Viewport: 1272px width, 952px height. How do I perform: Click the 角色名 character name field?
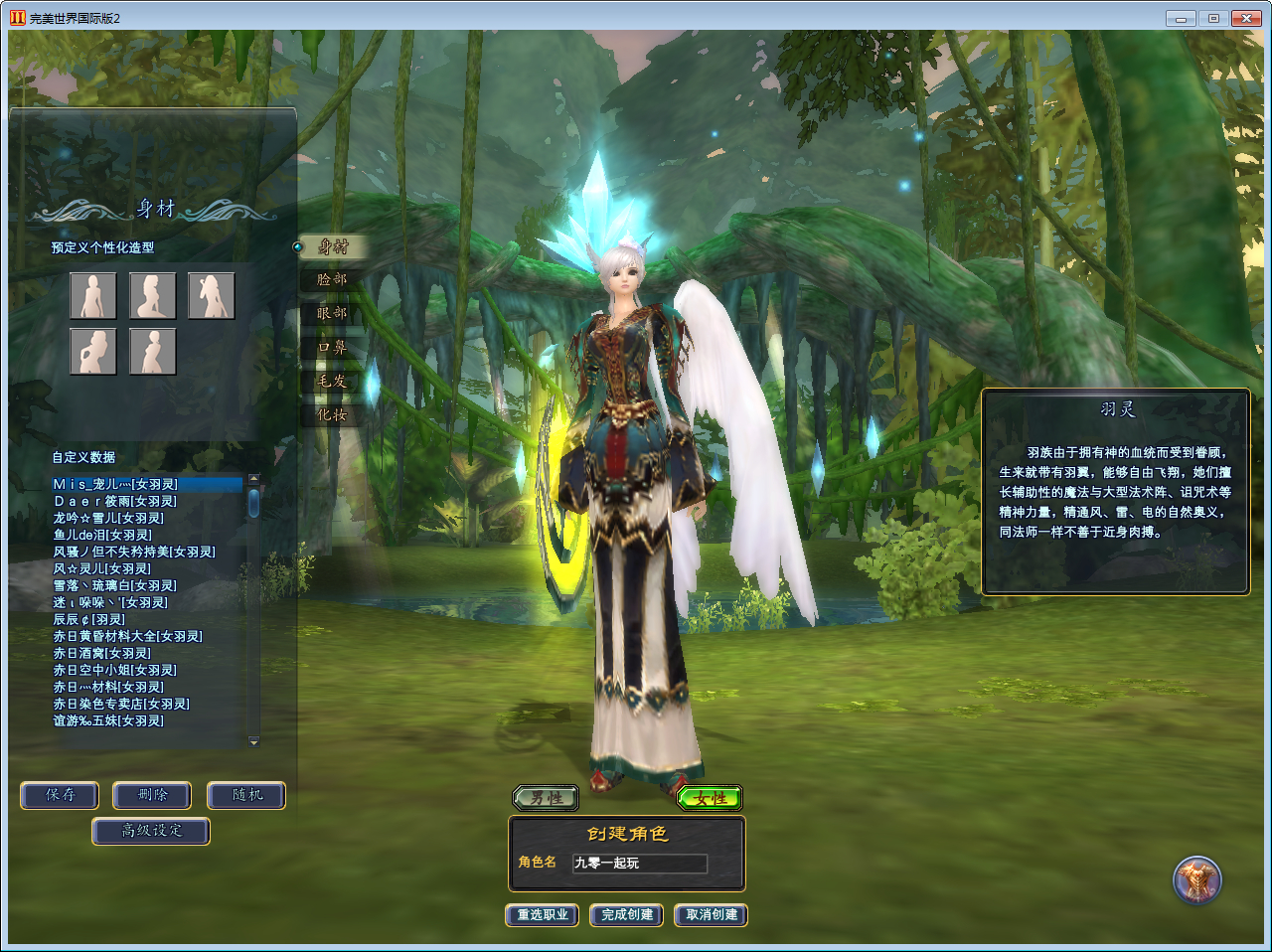click(639, 864)
